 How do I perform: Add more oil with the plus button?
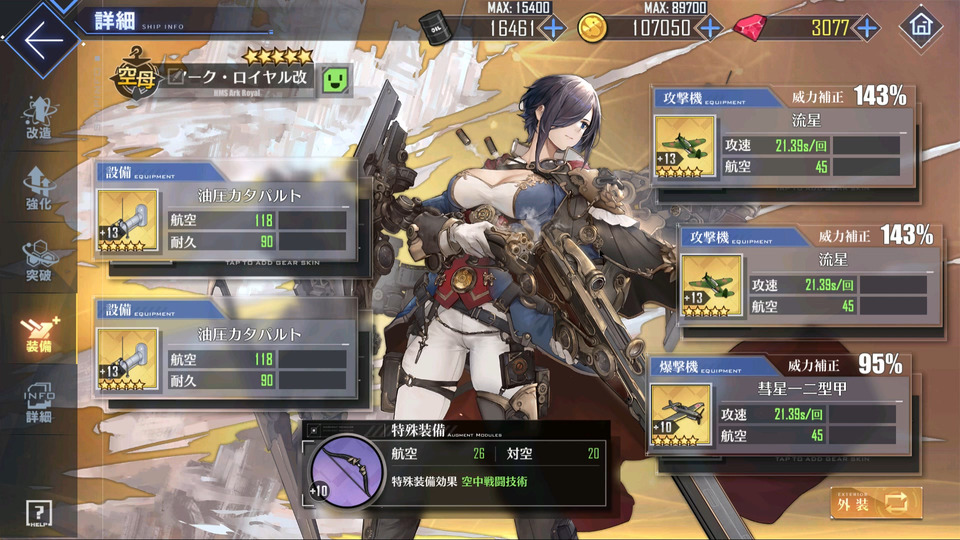(552, 28)
